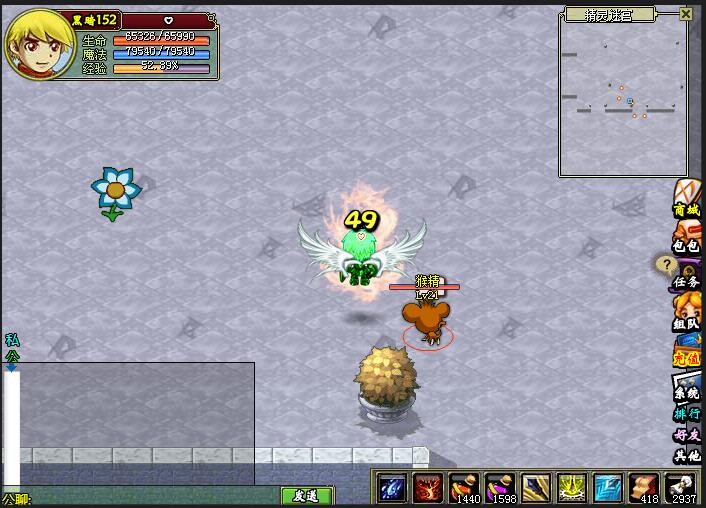Viewport: 706px width, 508px height.
Task: Open the 其他 other options menu
Action: click(x=687, y=455)
